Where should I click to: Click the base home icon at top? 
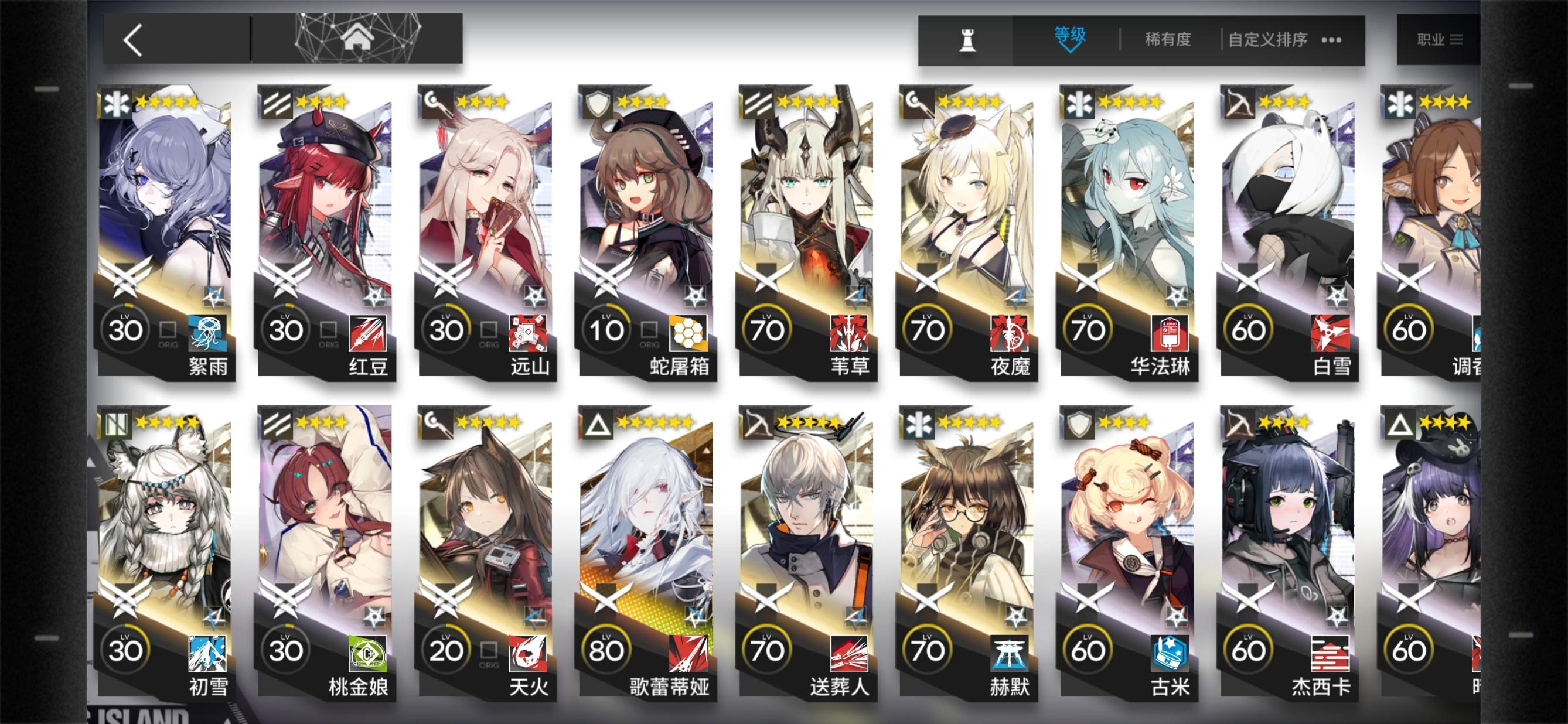click(359, 36)
